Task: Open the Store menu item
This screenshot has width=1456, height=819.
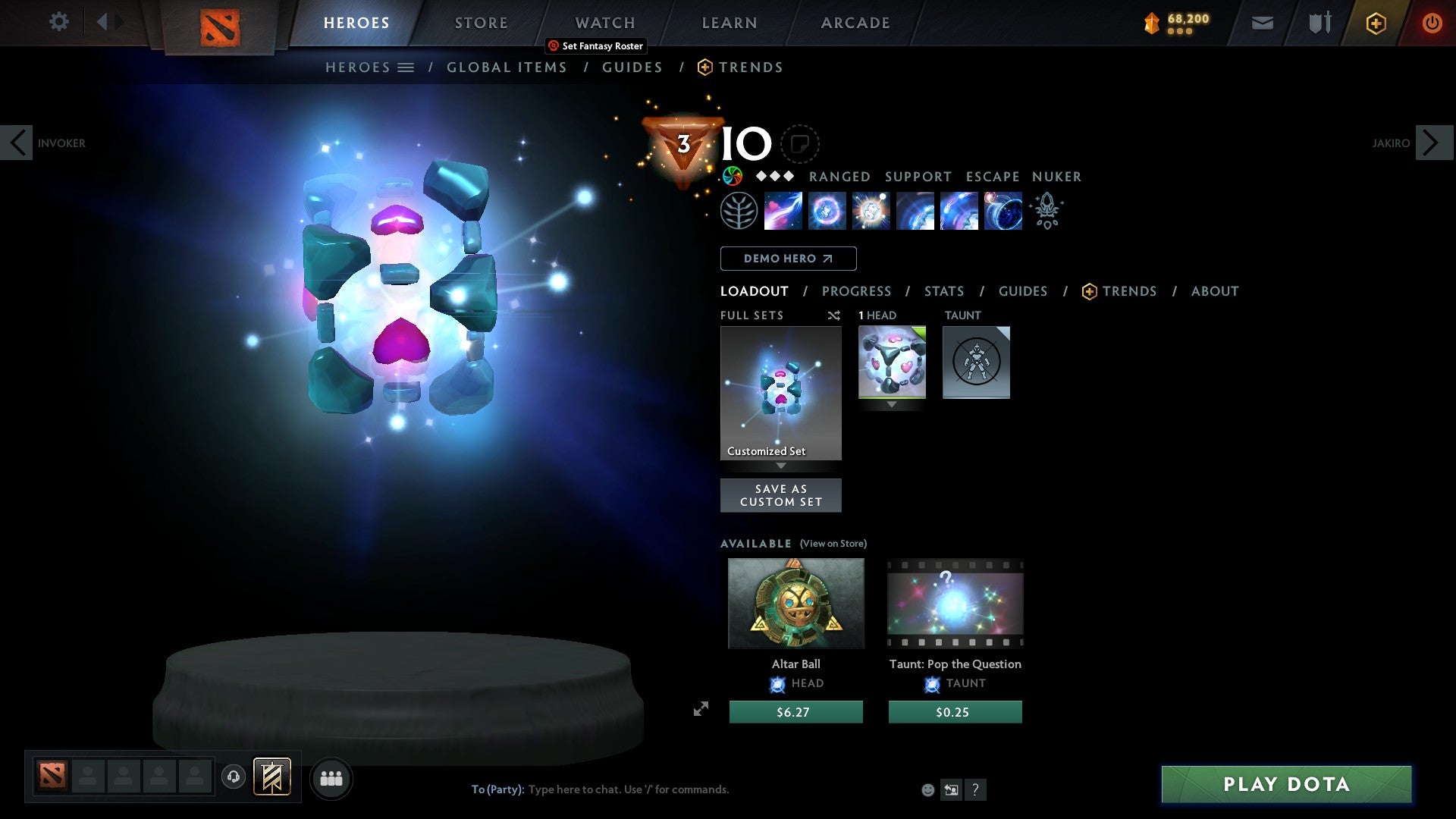Action: (481, 22)
